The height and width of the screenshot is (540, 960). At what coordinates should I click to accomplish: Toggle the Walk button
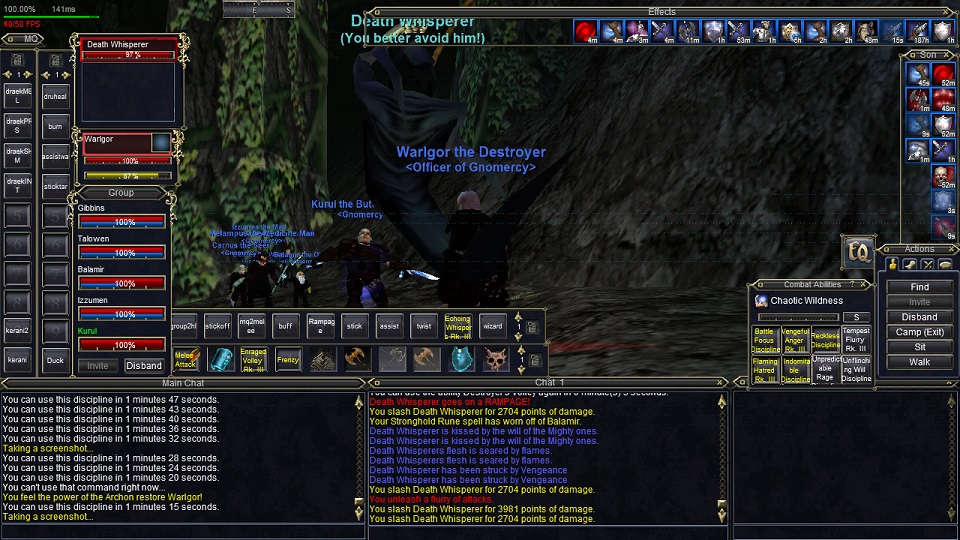(x=919, y=362)
